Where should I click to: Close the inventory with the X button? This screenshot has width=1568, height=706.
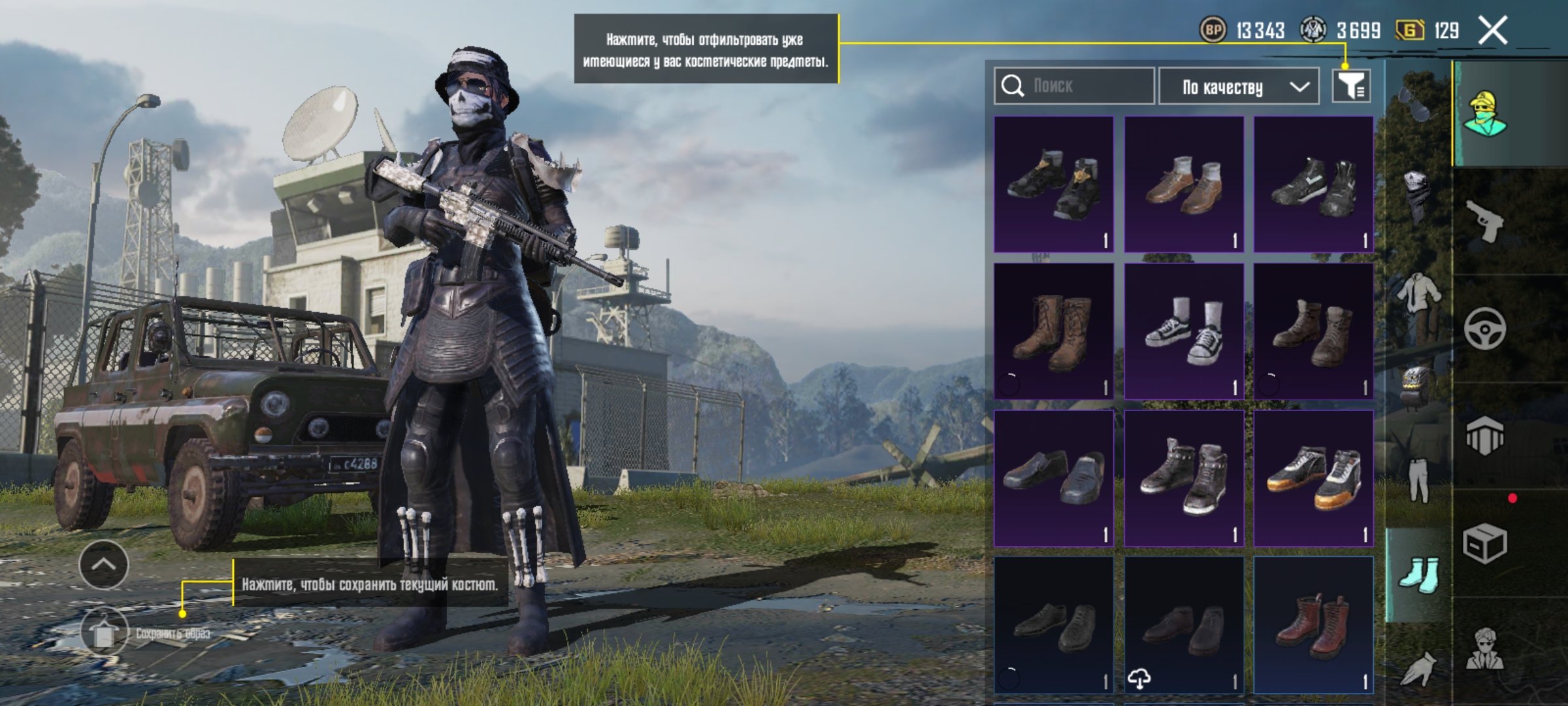point(1493,31)
